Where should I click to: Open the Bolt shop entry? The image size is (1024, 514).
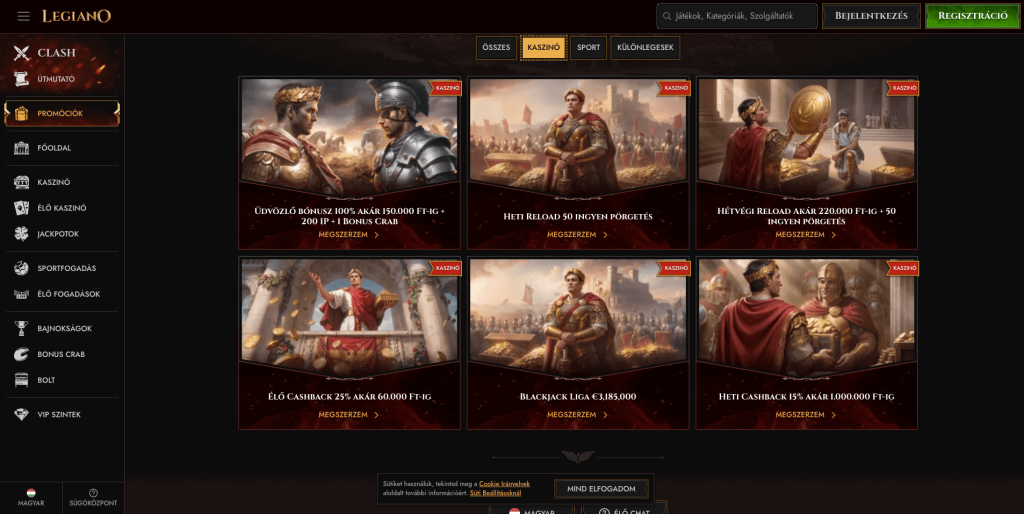(46, 380)
